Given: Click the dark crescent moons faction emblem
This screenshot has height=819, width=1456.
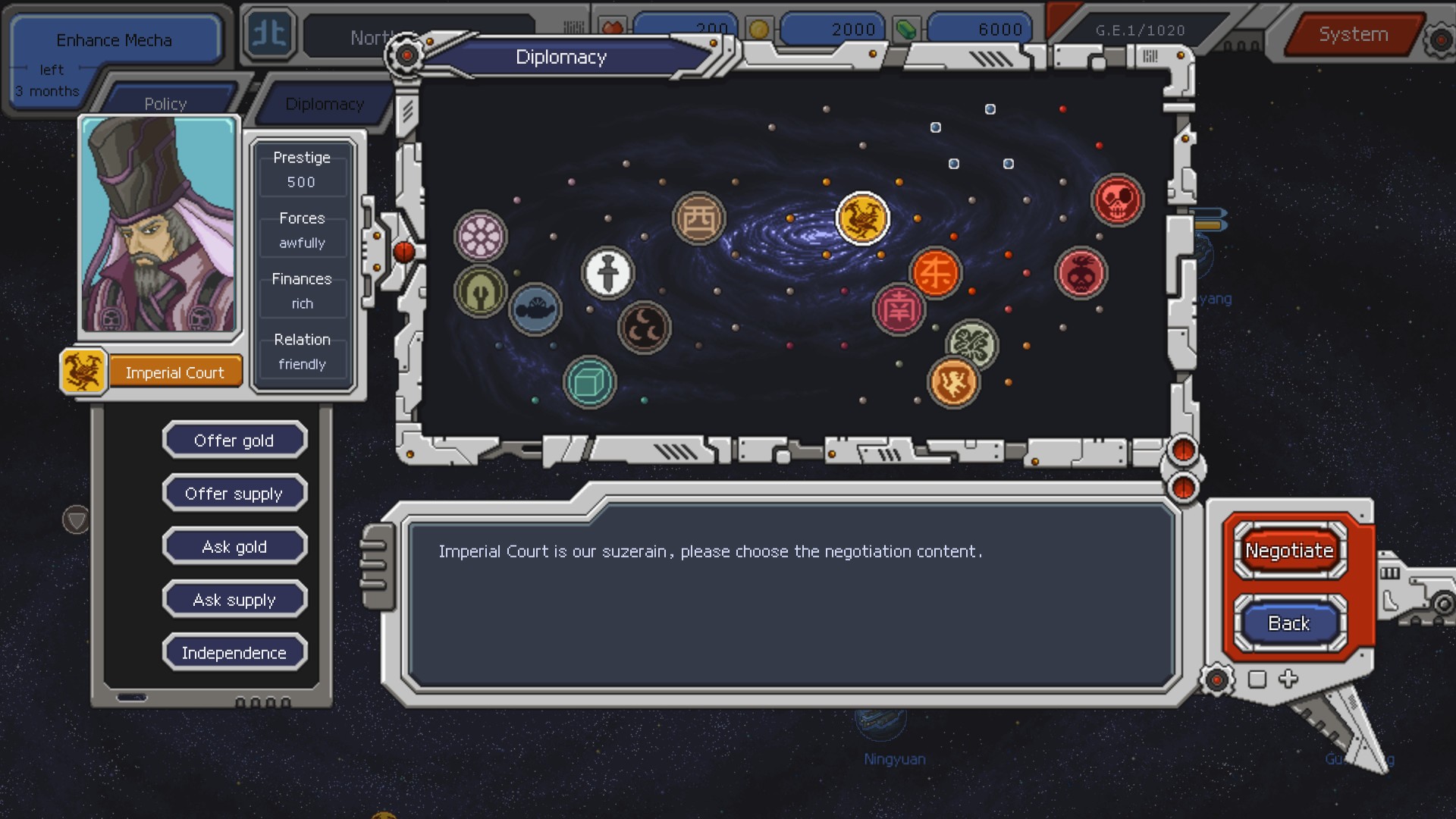Looking at the screenshot, I should pyautogui.click(x=645, y=328).
